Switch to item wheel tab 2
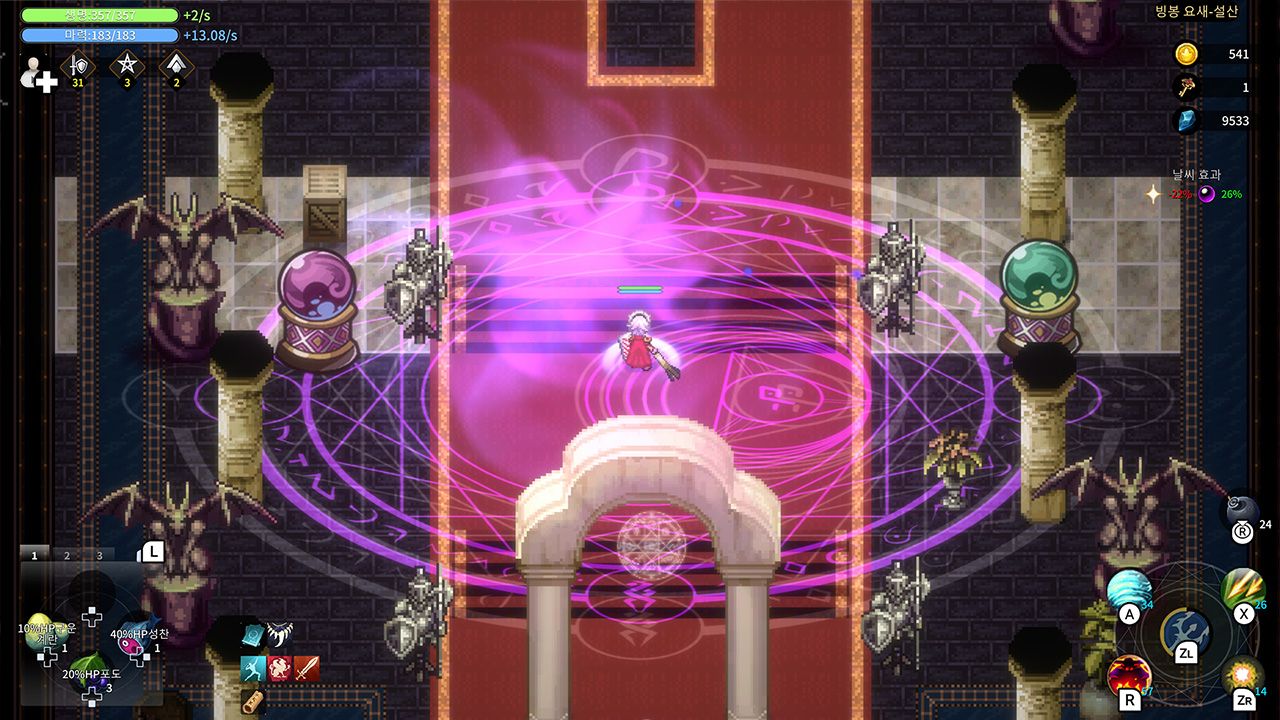This screenshot has width=1280, height=720. click(x=67, y=555)
